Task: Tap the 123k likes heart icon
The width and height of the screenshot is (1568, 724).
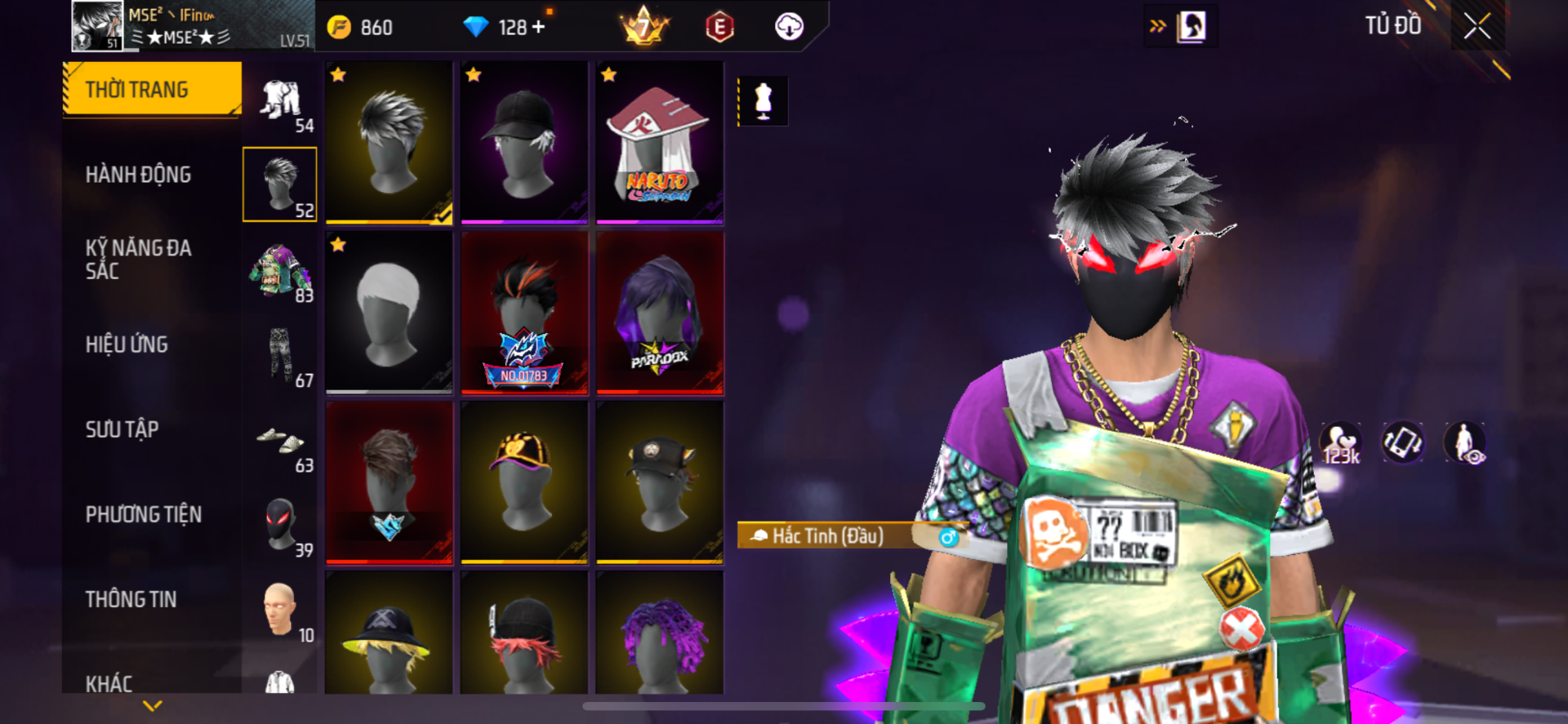Action: pos(1341,443)
